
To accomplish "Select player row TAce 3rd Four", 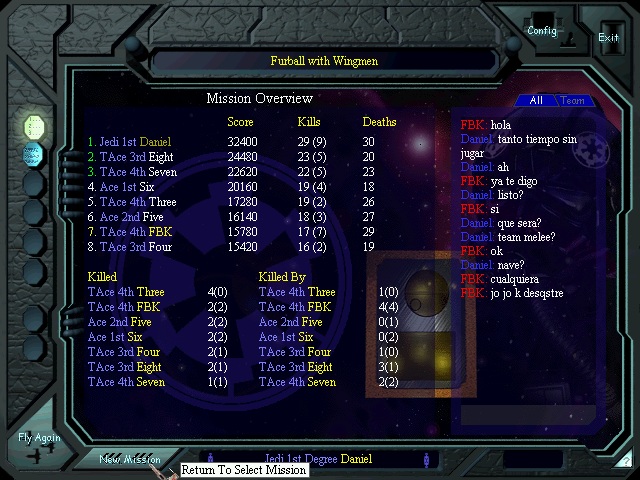I will coord(124,247).
